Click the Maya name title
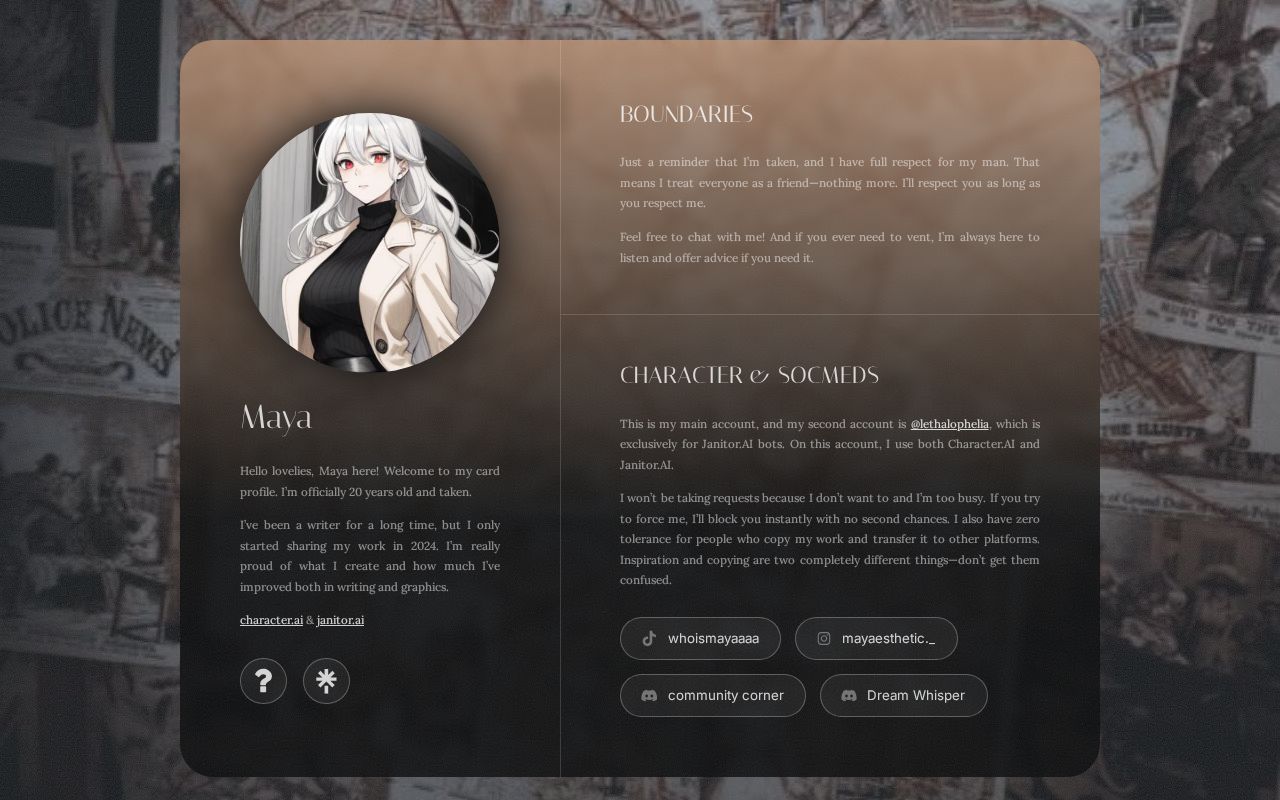The width and height of the screenshot is (1280, 800). [x=275, y=418]
